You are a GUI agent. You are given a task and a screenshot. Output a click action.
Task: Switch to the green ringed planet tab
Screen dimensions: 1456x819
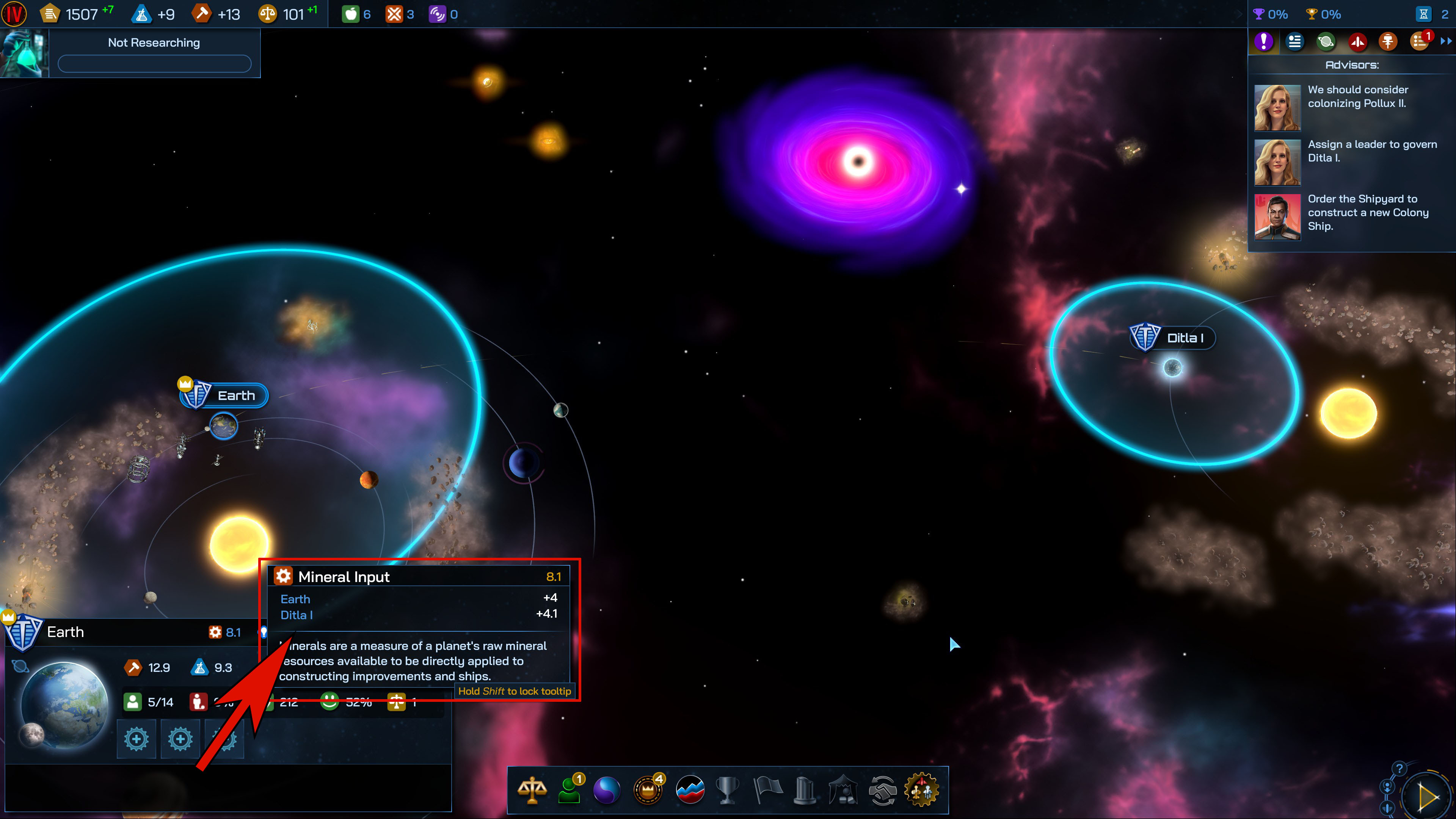pos(1326,41)
